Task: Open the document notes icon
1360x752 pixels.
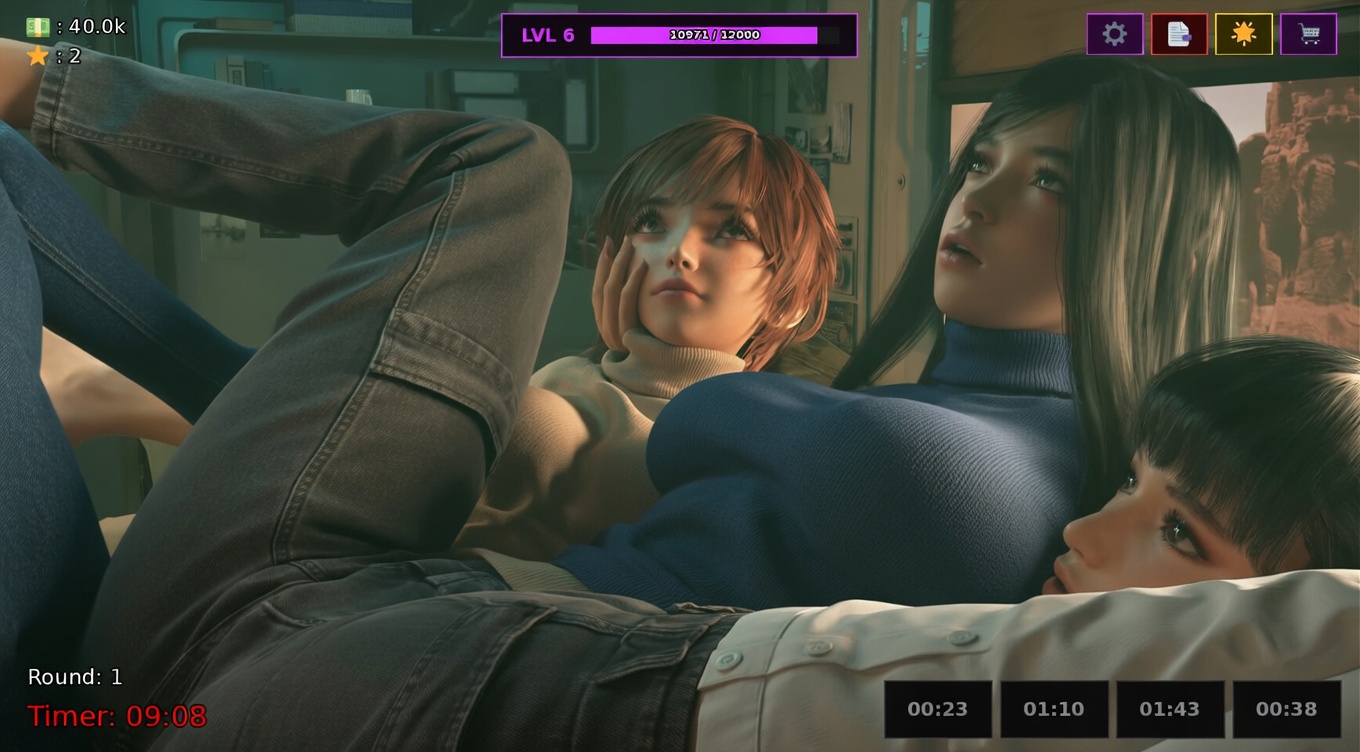Action: (1179, 34)
